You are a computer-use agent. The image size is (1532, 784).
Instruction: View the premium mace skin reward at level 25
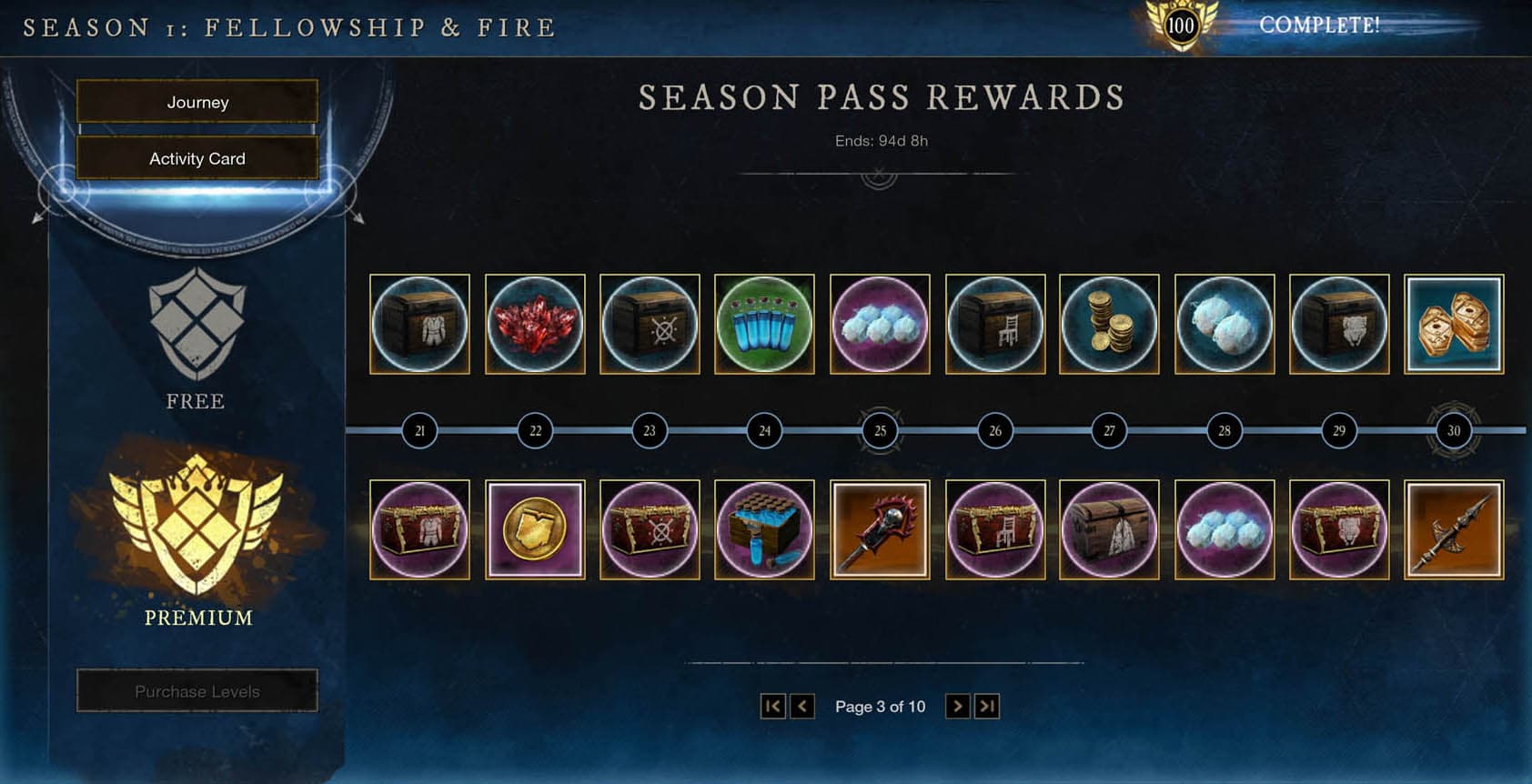click(880, 528)
